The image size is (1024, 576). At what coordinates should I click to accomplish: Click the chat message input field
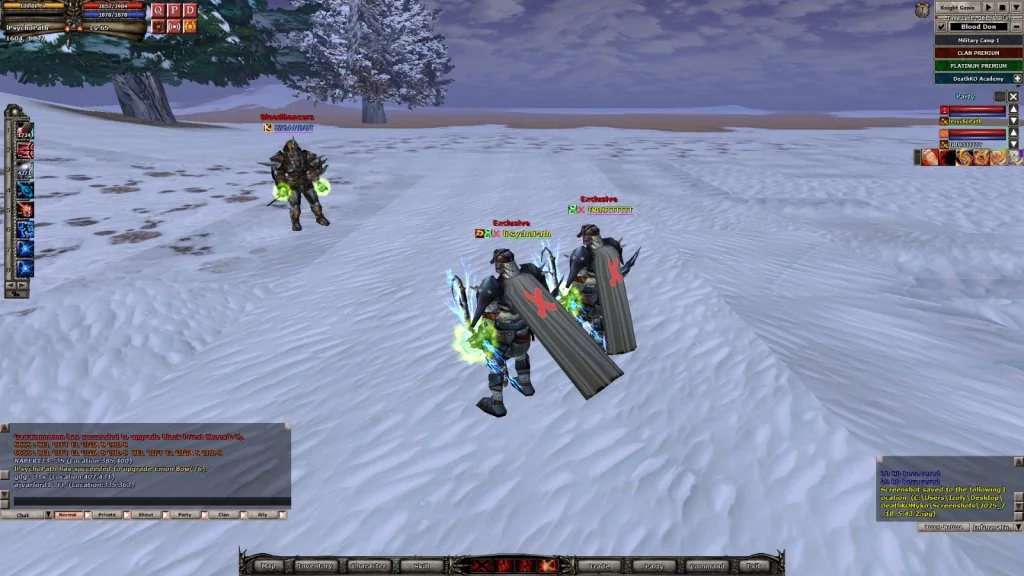[x=150, y=501]
